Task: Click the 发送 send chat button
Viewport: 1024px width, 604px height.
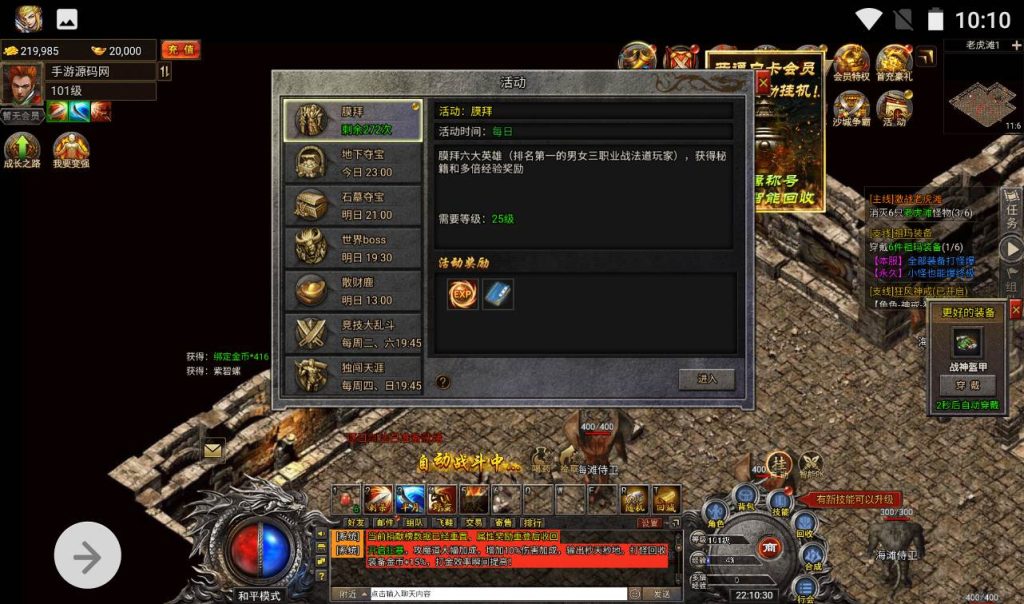Action: pyautogui.click(x=663, y=594)
